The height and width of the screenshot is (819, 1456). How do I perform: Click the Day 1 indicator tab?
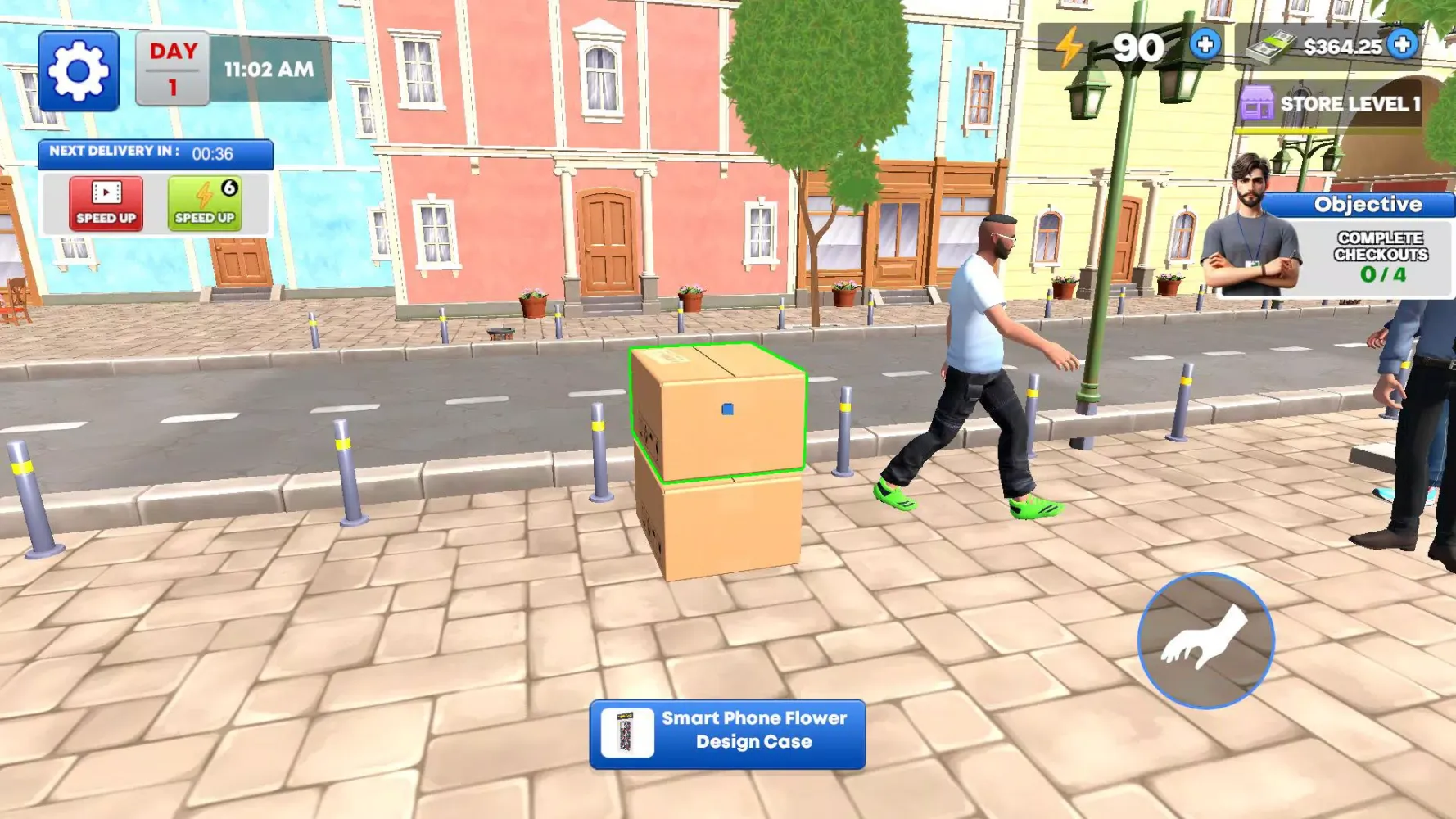(x=173, y=68)
